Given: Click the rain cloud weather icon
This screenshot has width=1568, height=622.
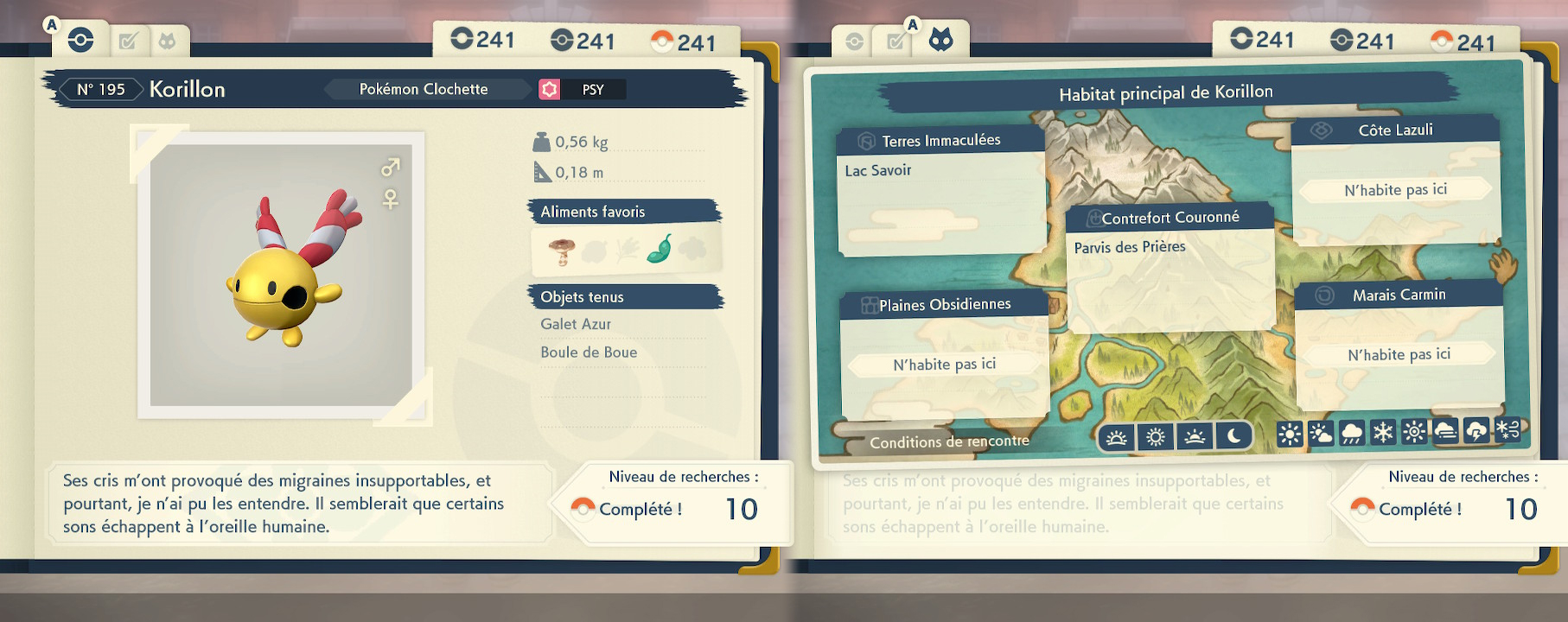Looking at the screenshot, I should tap(1352, 433).
